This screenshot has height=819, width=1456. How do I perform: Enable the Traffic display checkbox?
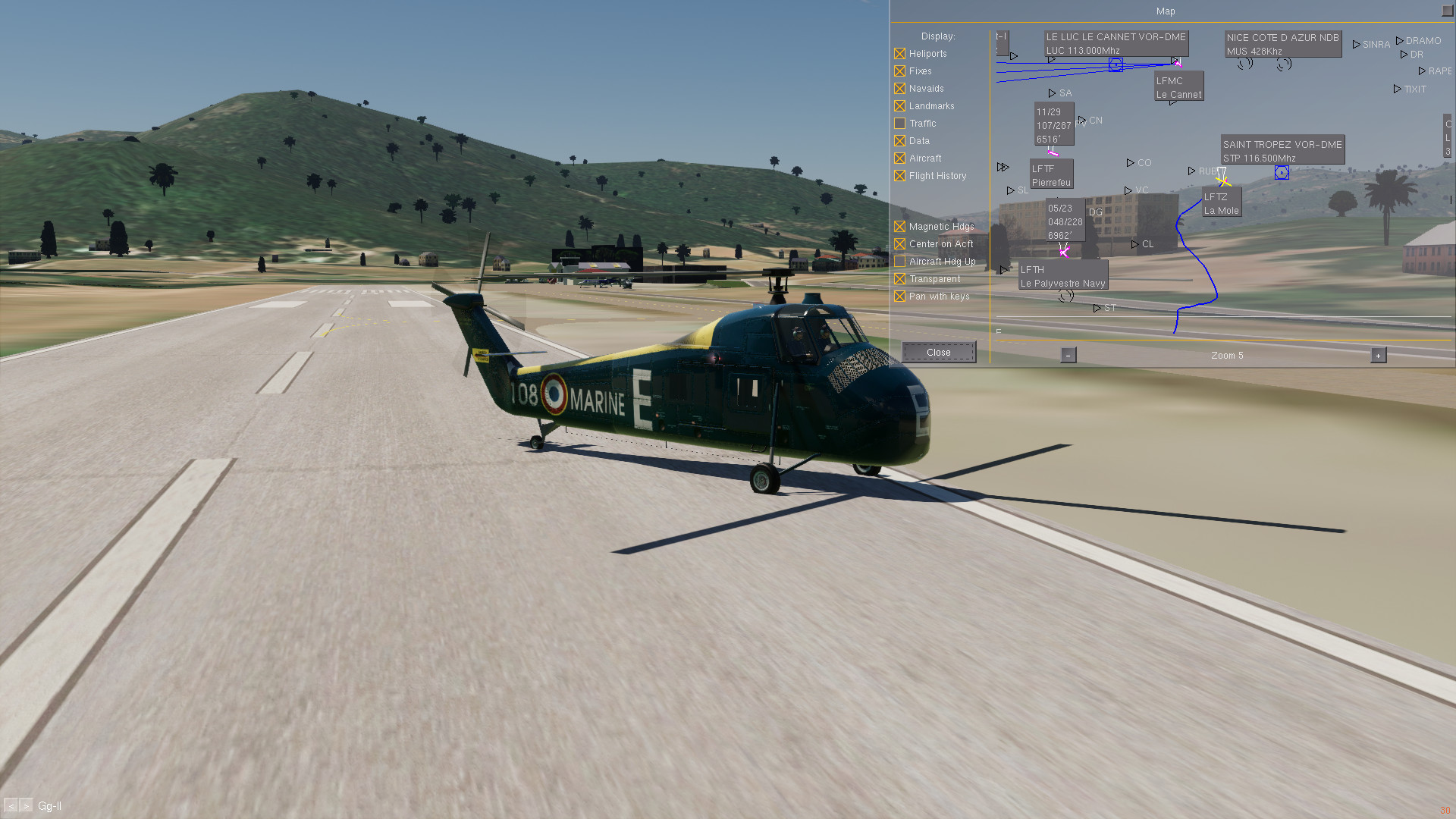click(x=899, y=124)
